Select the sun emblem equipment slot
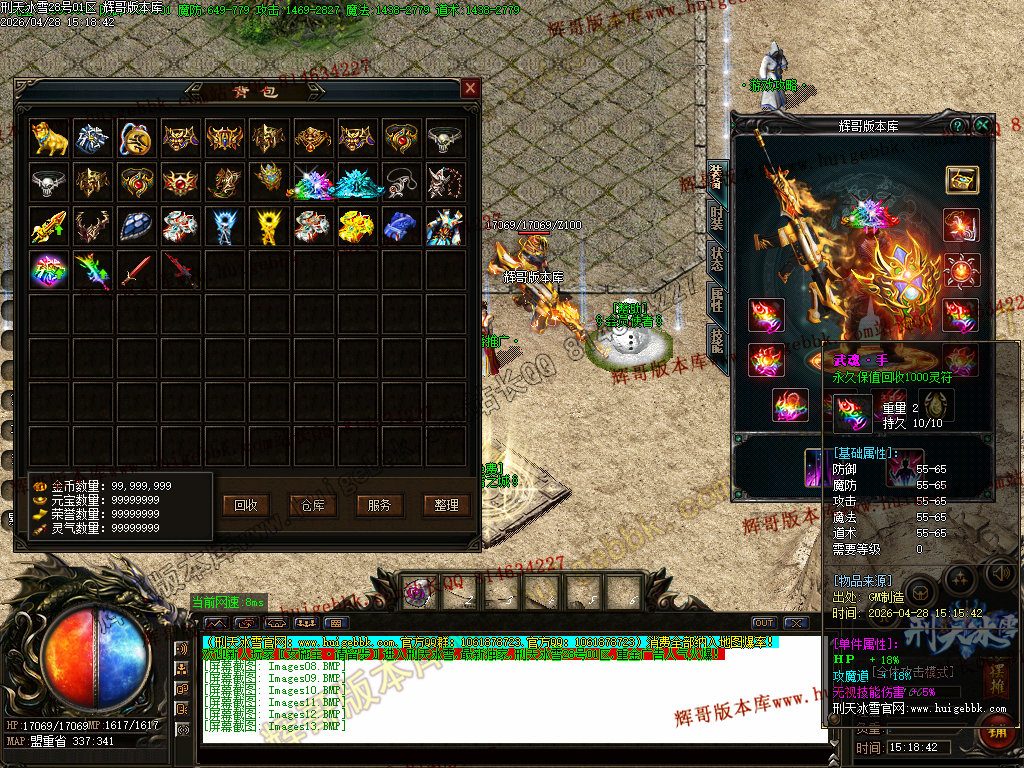Image resolution: width=1024 pixels, height=768 pixels. 962,270
